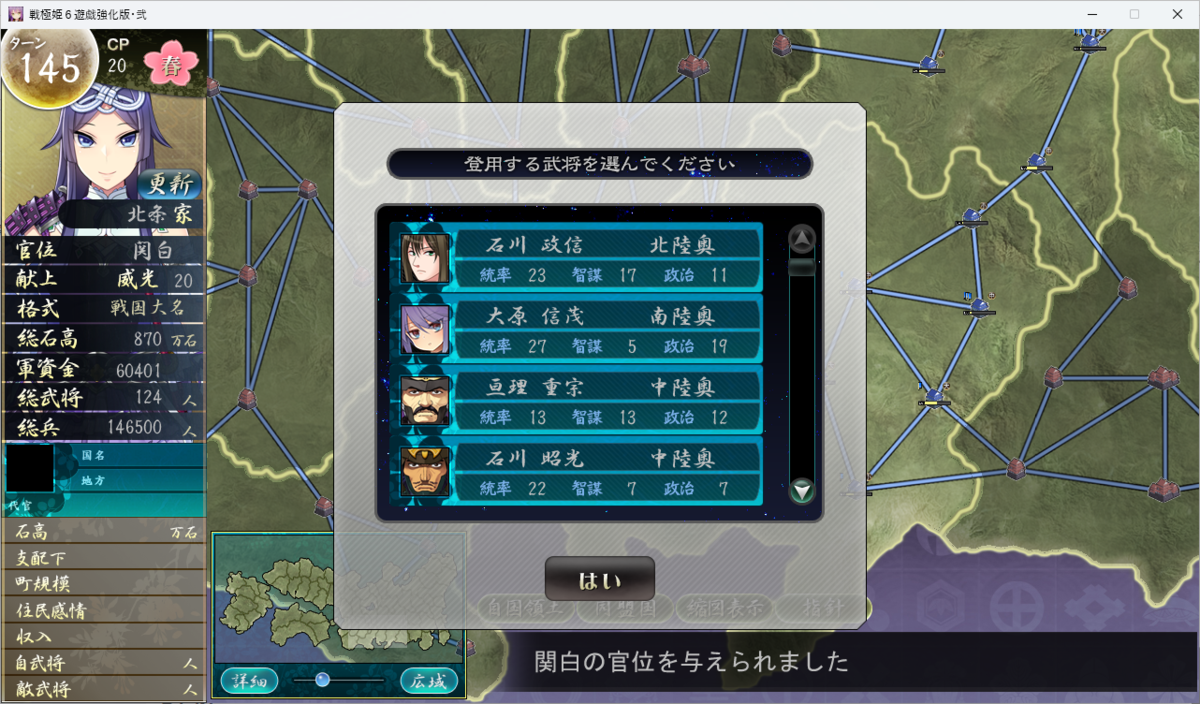
Task: Click the Japan overview minimap
Action: click(x=339, y=600)
